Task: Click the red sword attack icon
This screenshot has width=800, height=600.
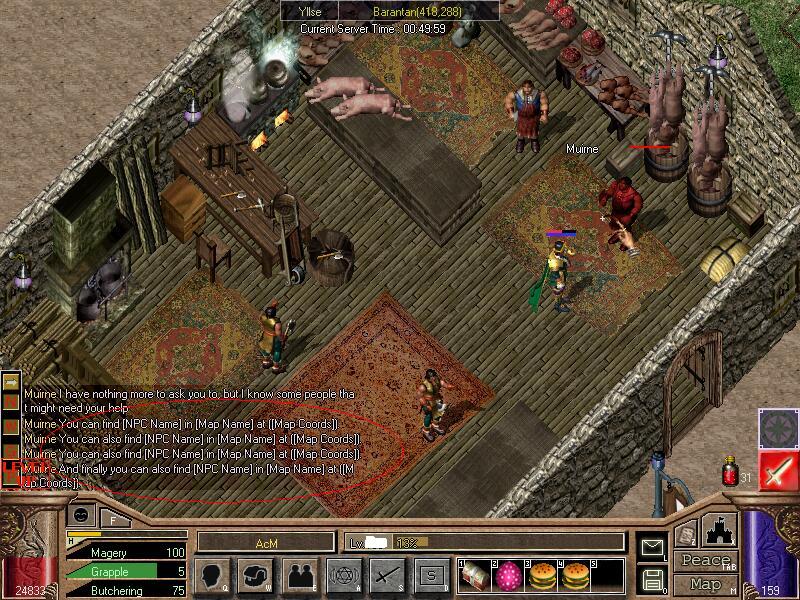Action: 776,470
